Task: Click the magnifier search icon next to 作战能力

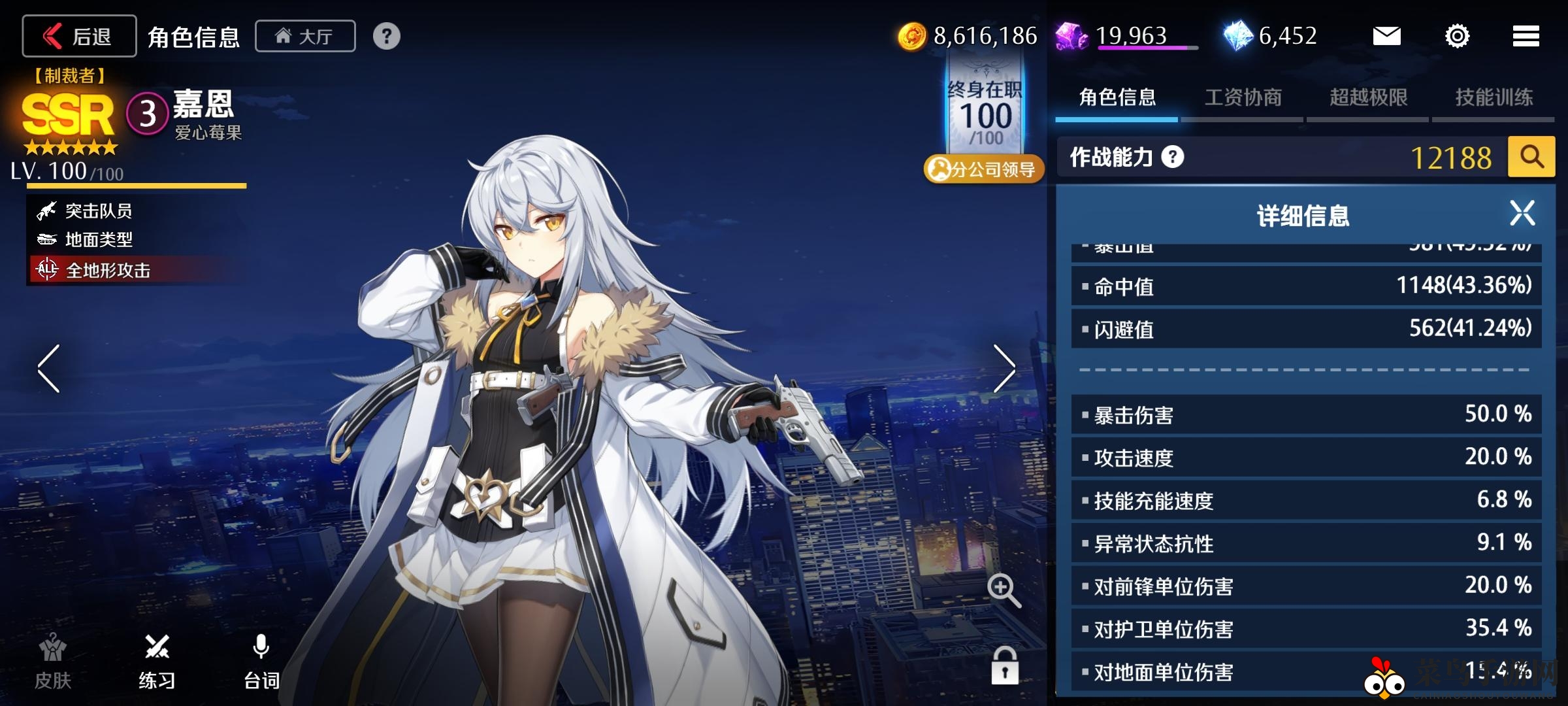Action: (x=1531, y=157)
